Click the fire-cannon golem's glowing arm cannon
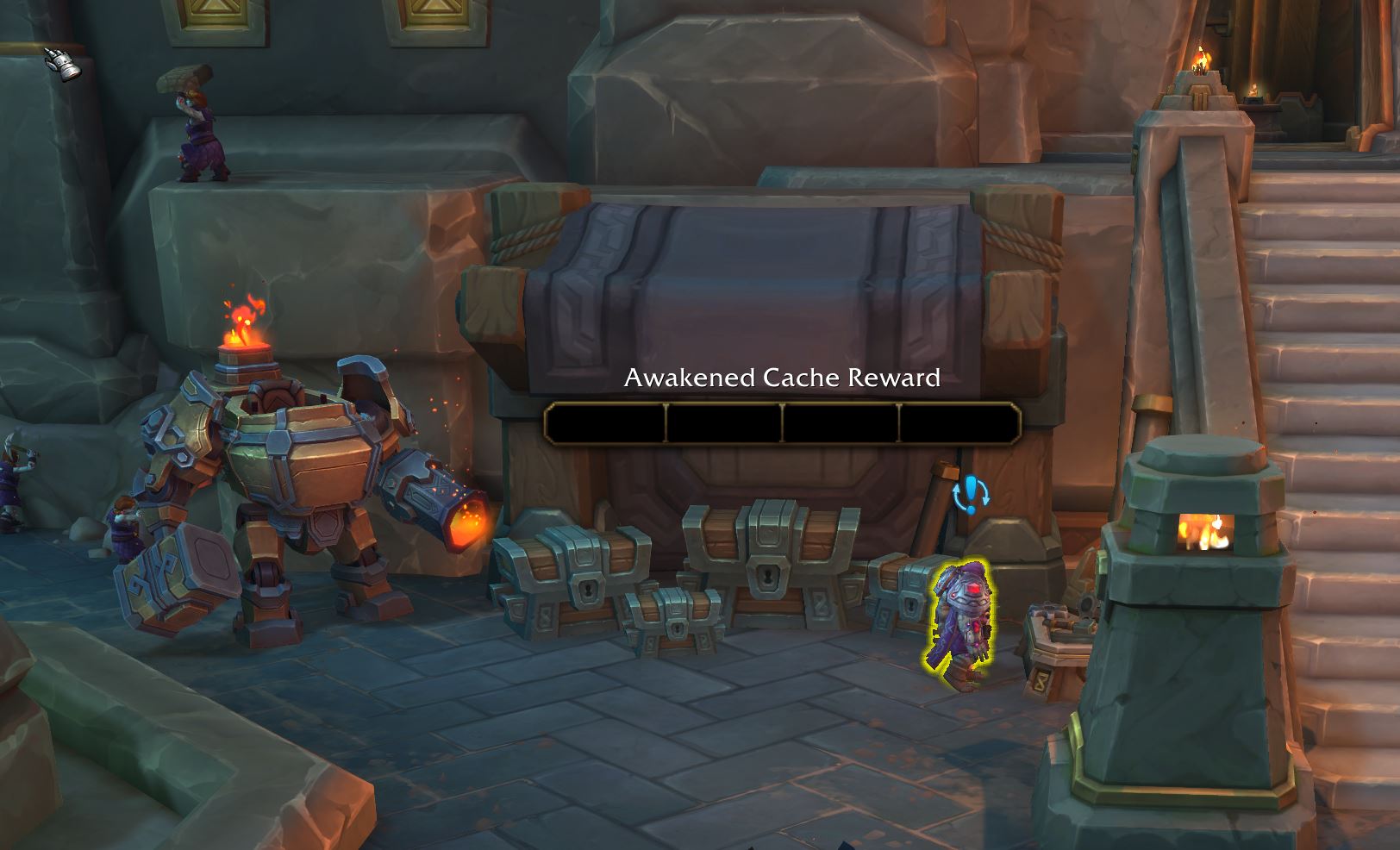 pyautogui.click(x=457, y=522)
